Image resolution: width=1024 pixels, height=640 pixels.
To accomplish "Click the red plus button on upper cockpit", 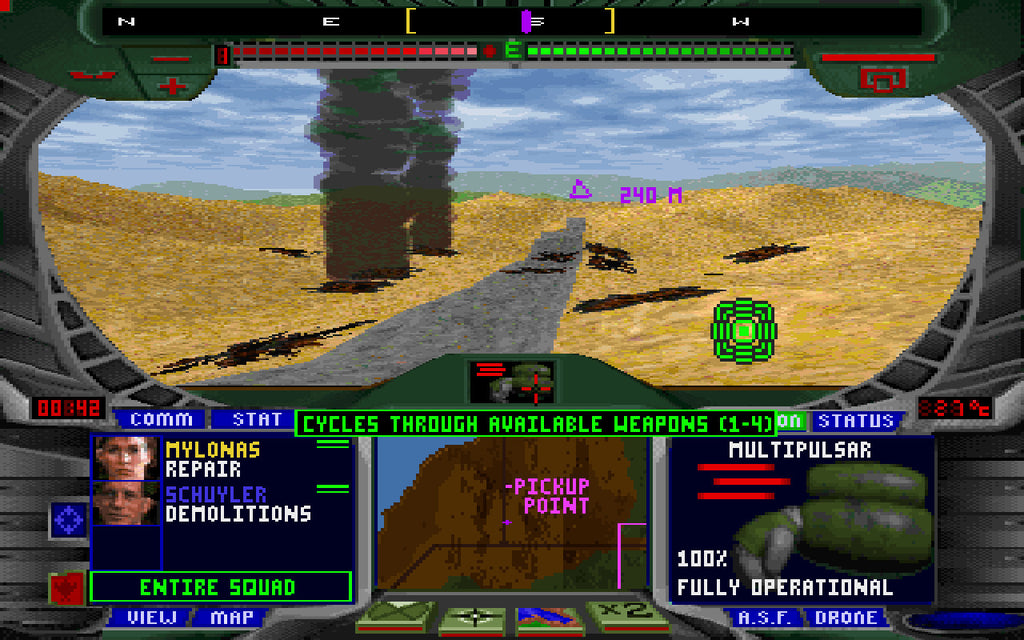I will [x=172, y=84].
